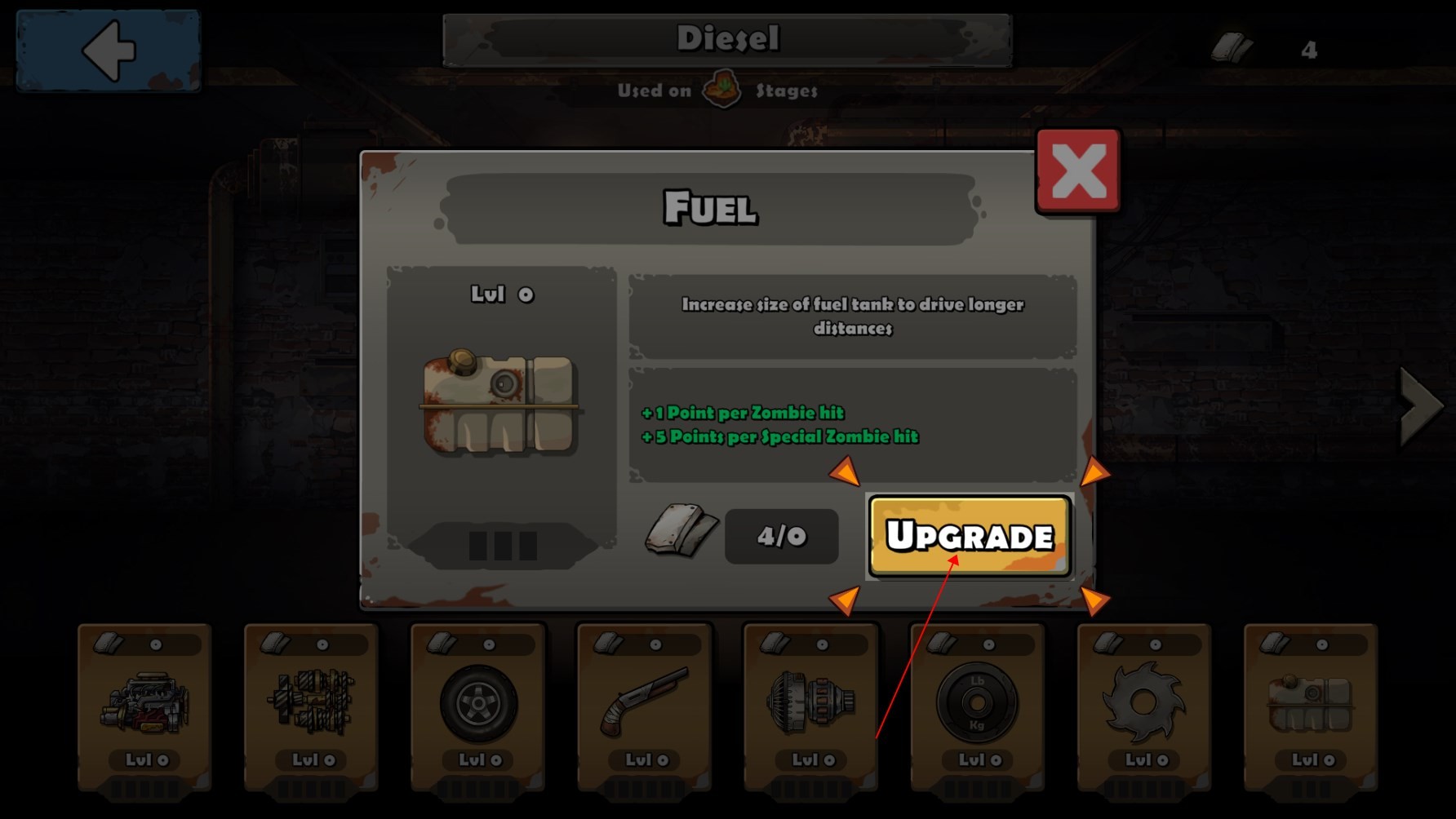Choose the fuel tank upgrade card
This screenshot has height=819, width=1456.
click(x=1311, y=706)
